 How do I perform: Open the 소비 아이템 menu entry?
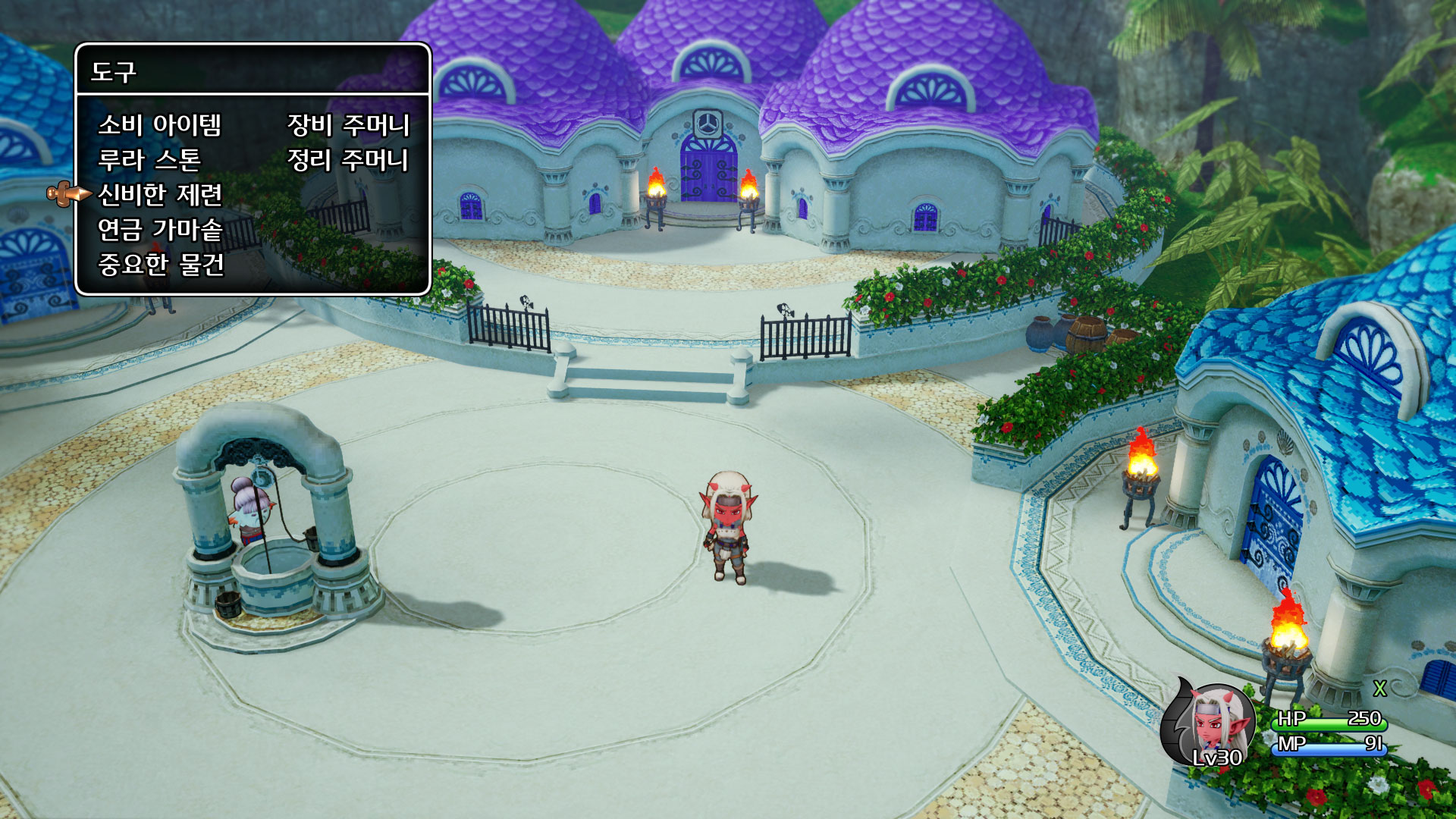pyautogui.click(x=159, y=125)
